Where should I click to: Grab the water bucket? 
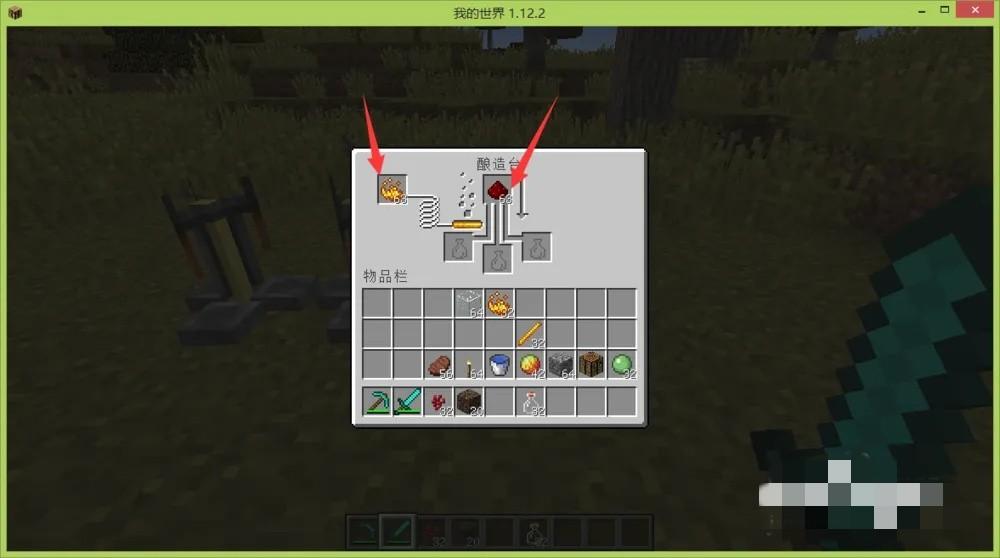[x=499, y=364]
